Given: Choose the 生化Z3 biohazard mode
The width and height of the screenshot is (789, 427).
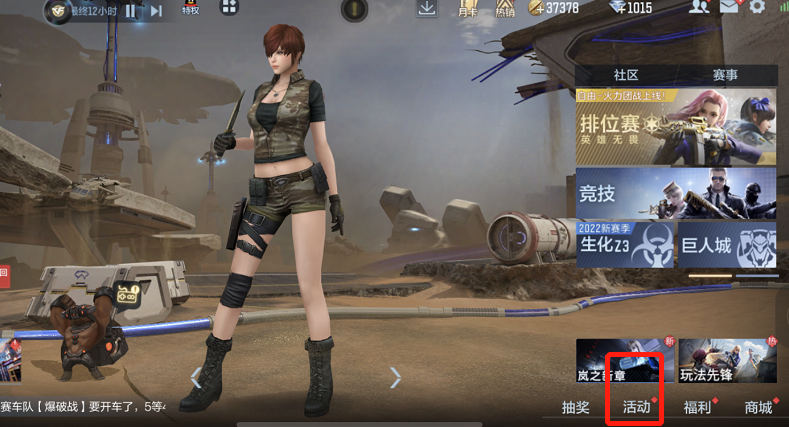Looking at the screenshot, I should tap(624, 245).
